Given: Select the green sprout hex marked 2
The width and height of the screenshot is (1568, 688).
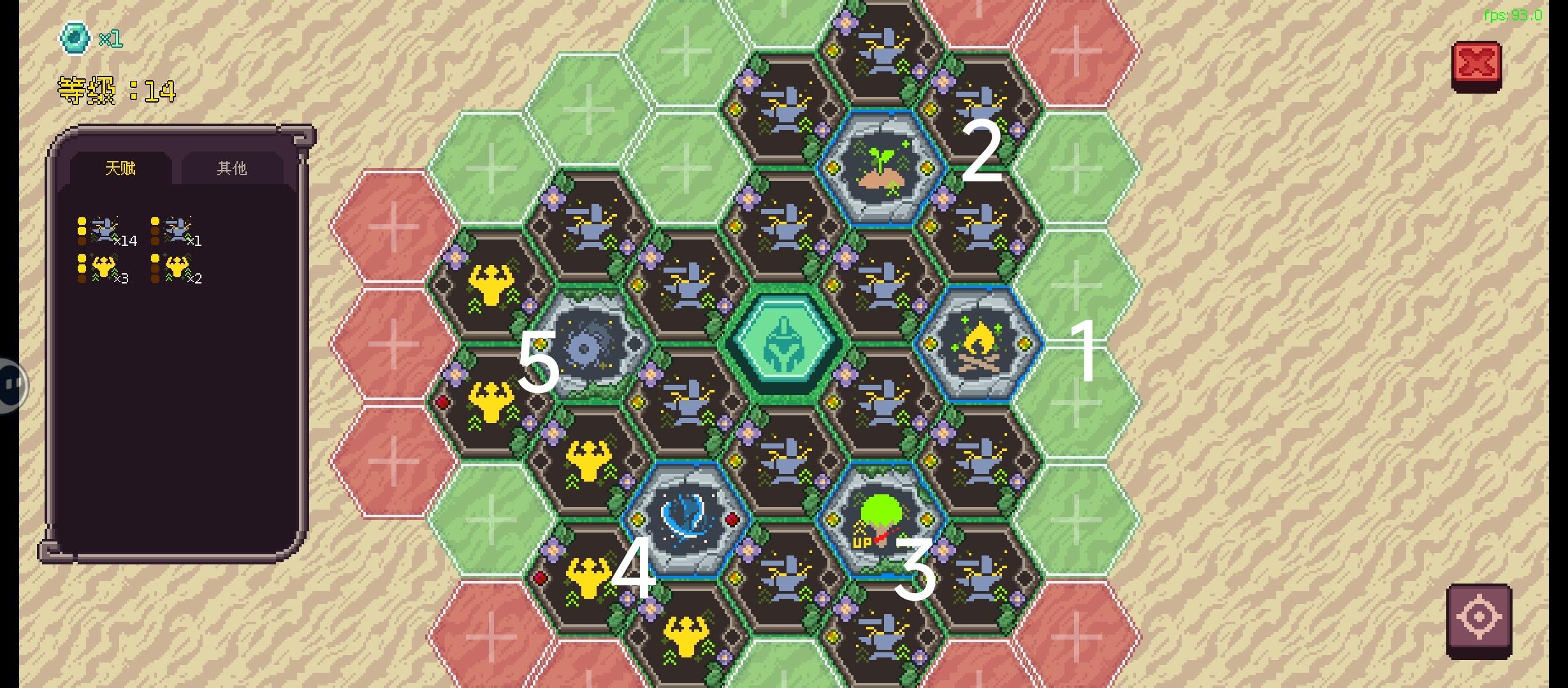Looking at the screenshot, I should [x=883, y=169].
